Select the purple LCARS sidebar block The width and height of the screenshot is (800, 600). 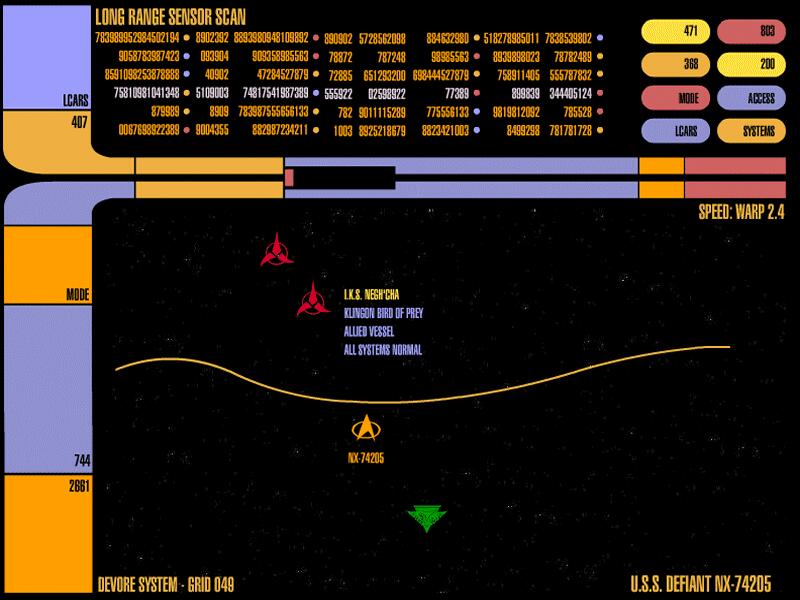pos(32,55)
